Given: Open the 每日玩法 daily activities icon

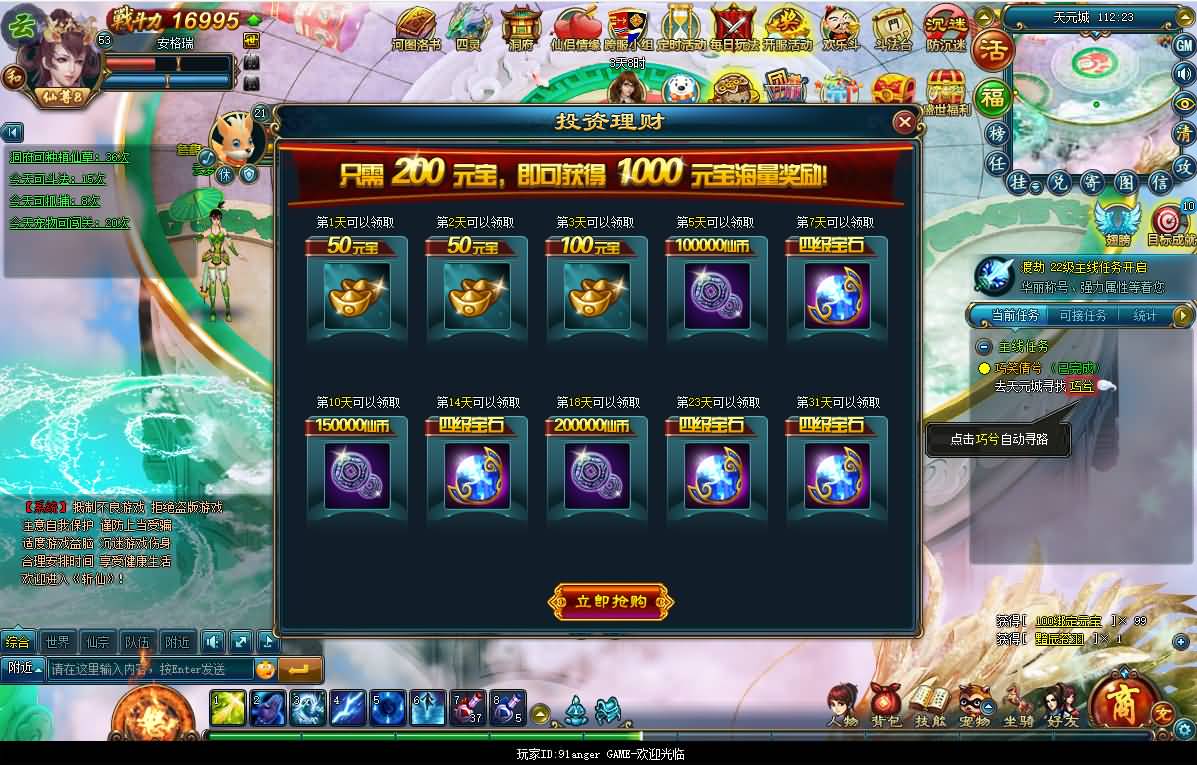Looking at the screenshot, I should click(735, 28).
